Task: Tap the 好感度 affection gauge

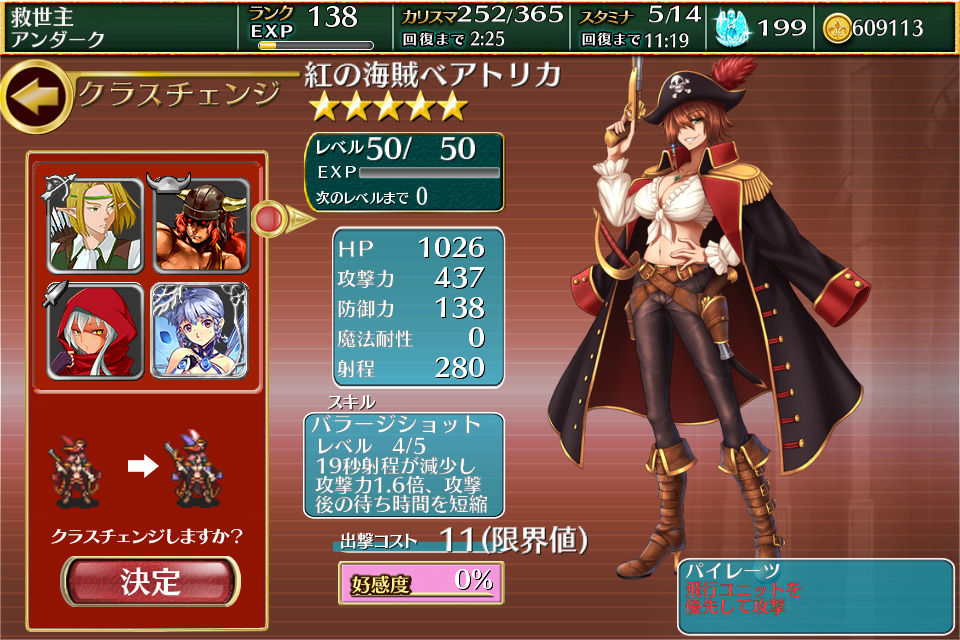Action: tap(420, 582)
